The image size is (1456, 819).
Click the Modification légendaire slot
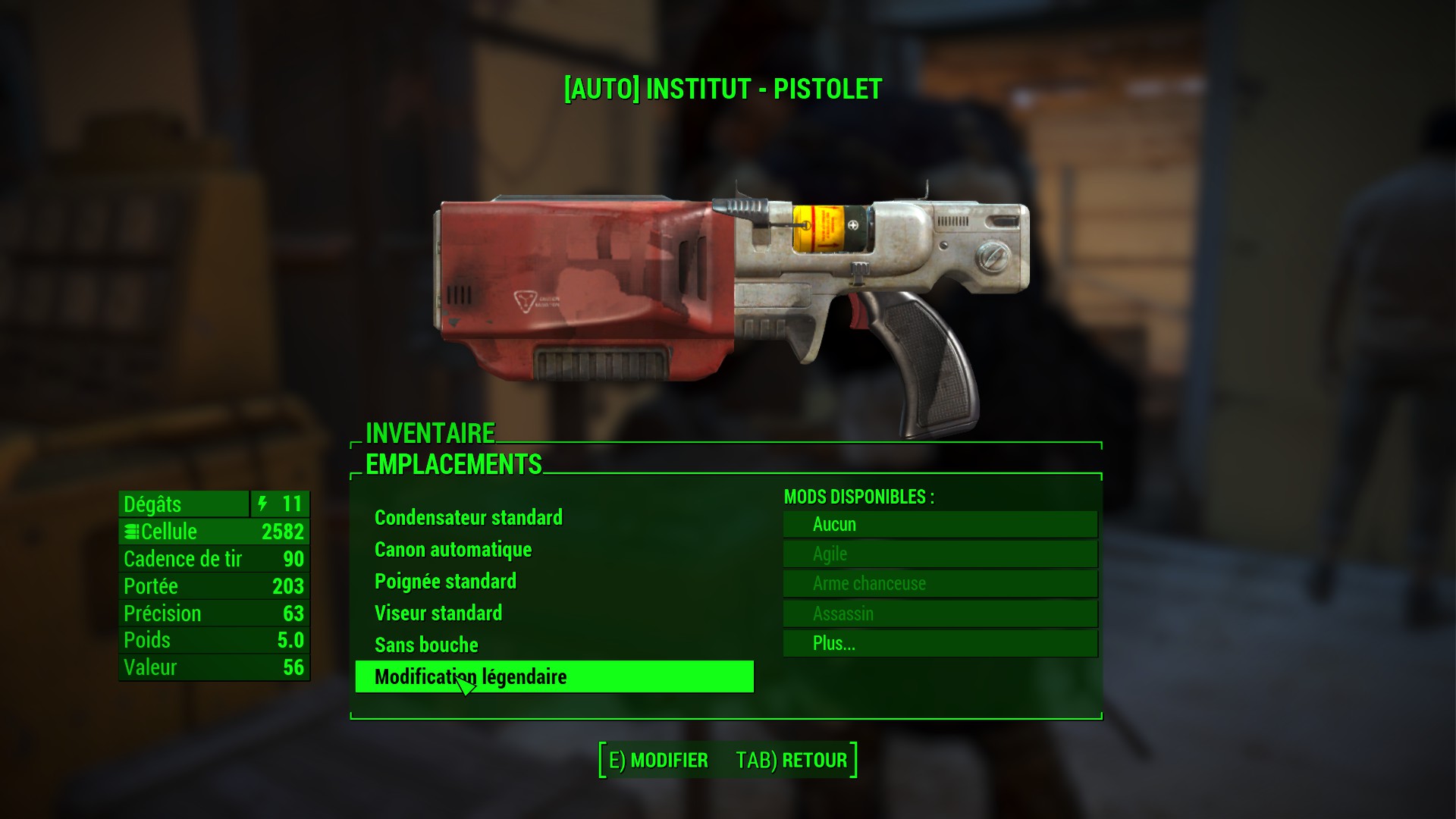[554, 676]
